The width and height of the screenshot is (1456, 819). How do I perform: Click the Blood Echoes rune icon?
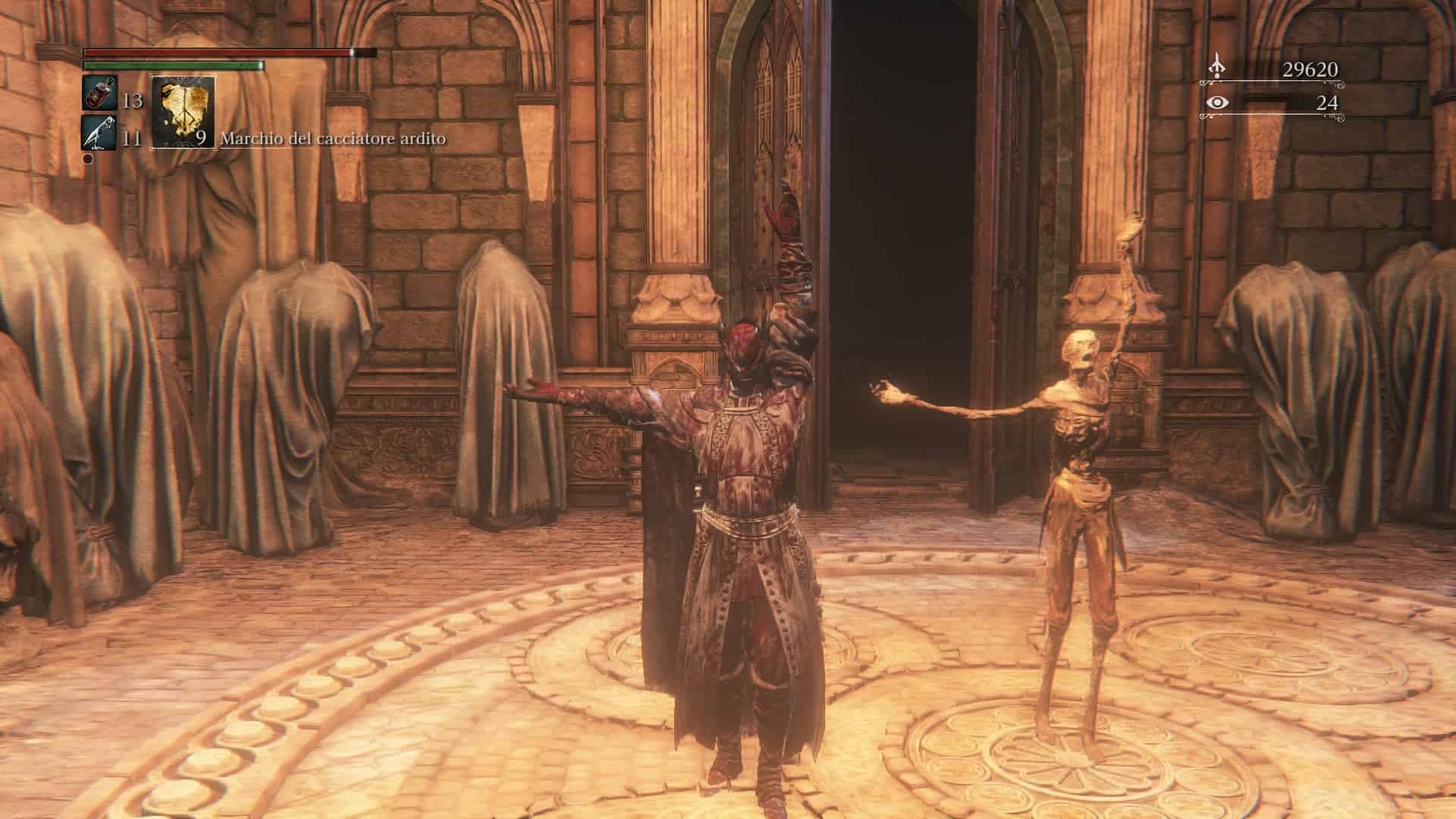pos(1218,67)
